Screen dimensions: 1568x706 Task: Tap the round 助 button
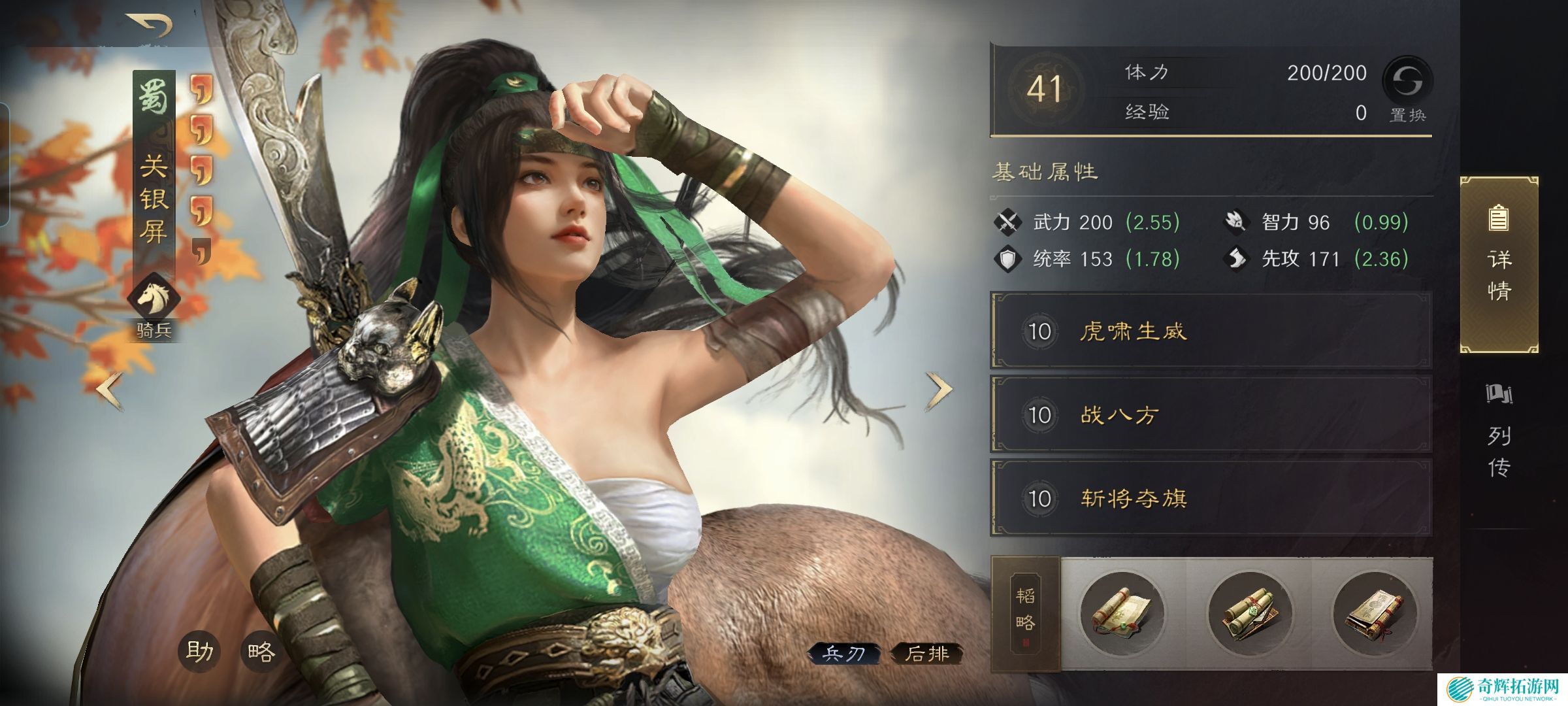tap(199, 651)
